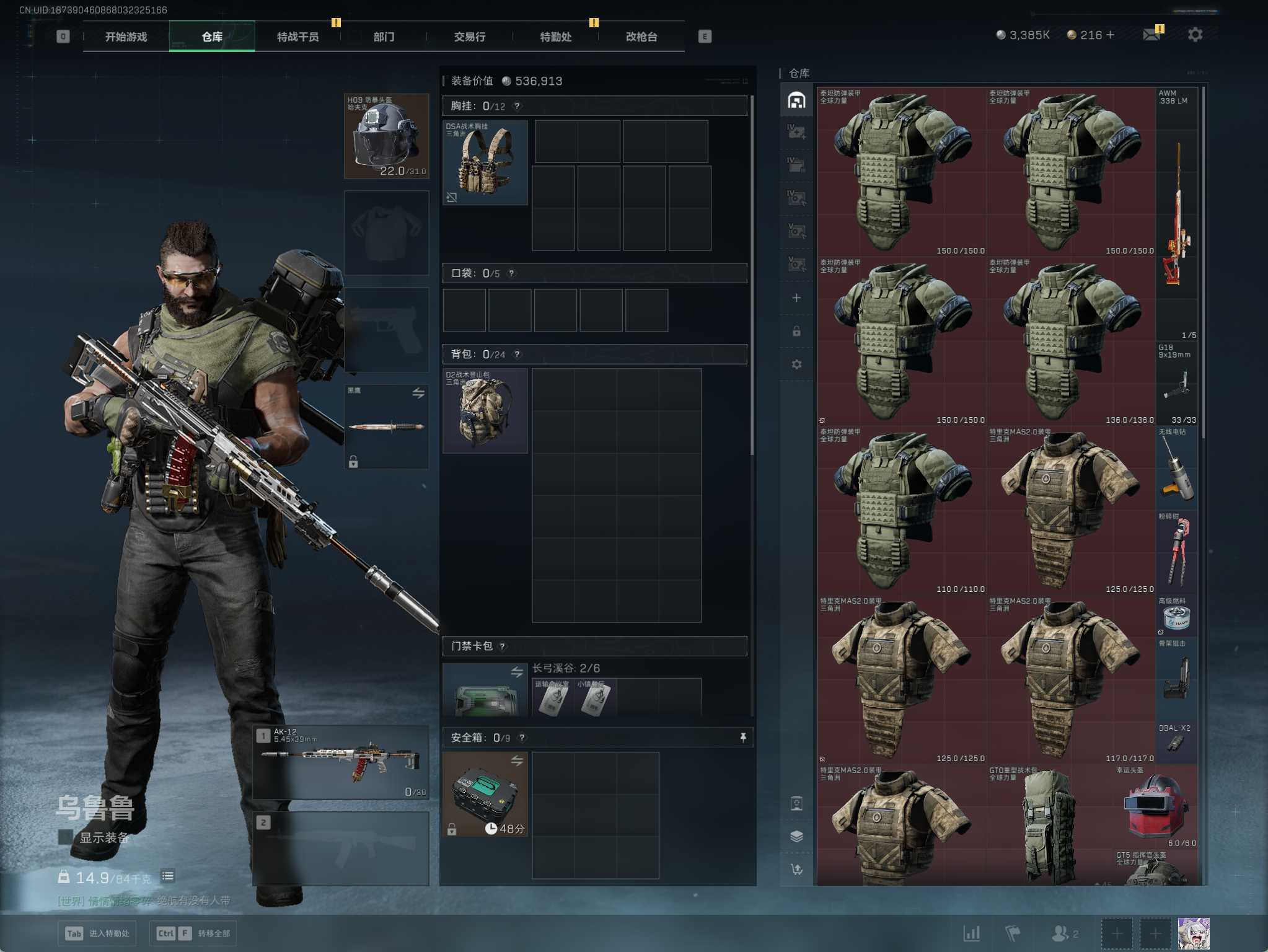Click the AK-12 primary weapon slot
The height and width of the screenshot is (952, 1268).
click(x=341, y=762)
